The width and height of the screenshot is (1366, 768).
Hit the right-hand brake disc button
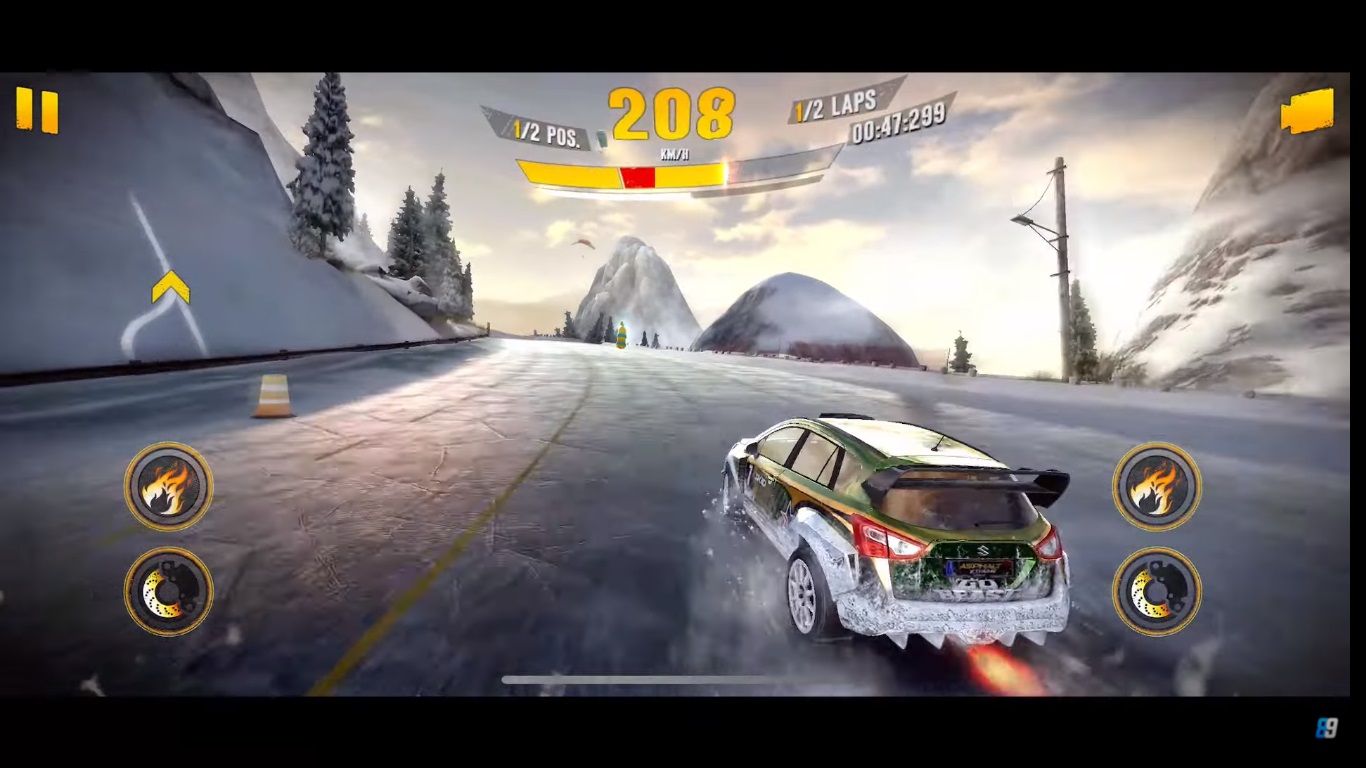point(1157,591)
